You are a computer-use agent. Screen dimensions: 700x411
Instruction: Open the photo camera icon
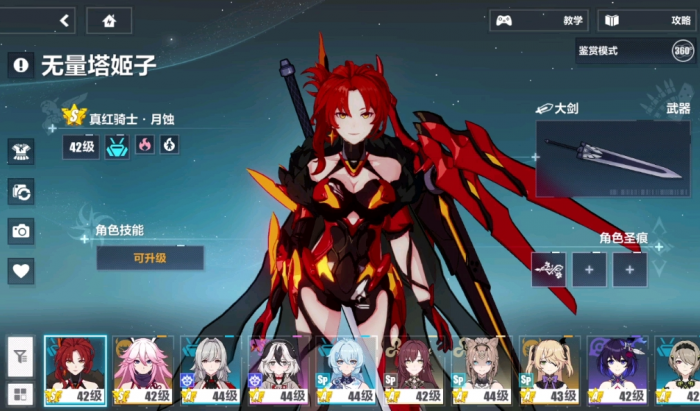pyautogui.click(x=21, y=231)
